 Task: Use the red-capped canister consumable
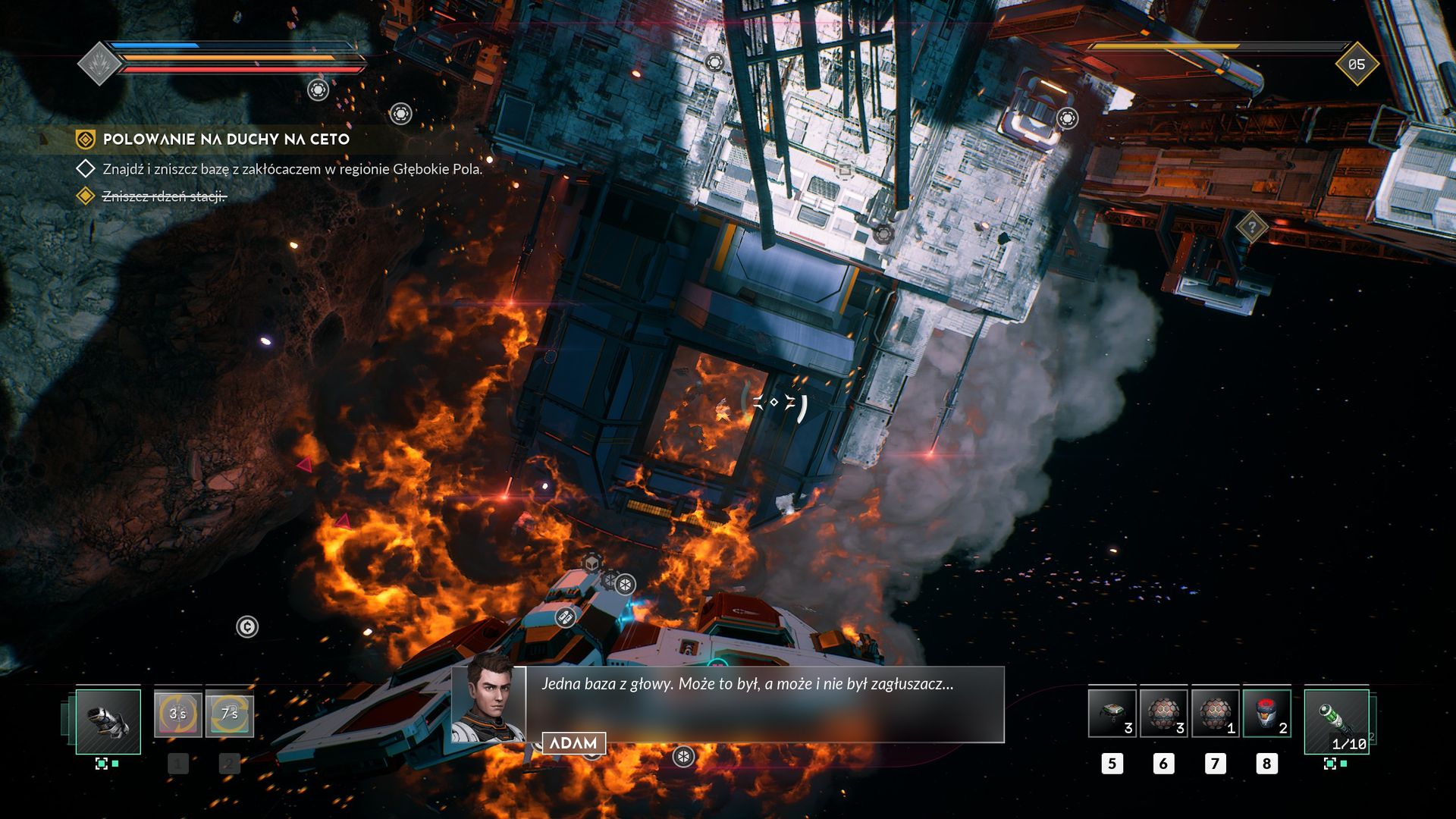pos(1266,714)
